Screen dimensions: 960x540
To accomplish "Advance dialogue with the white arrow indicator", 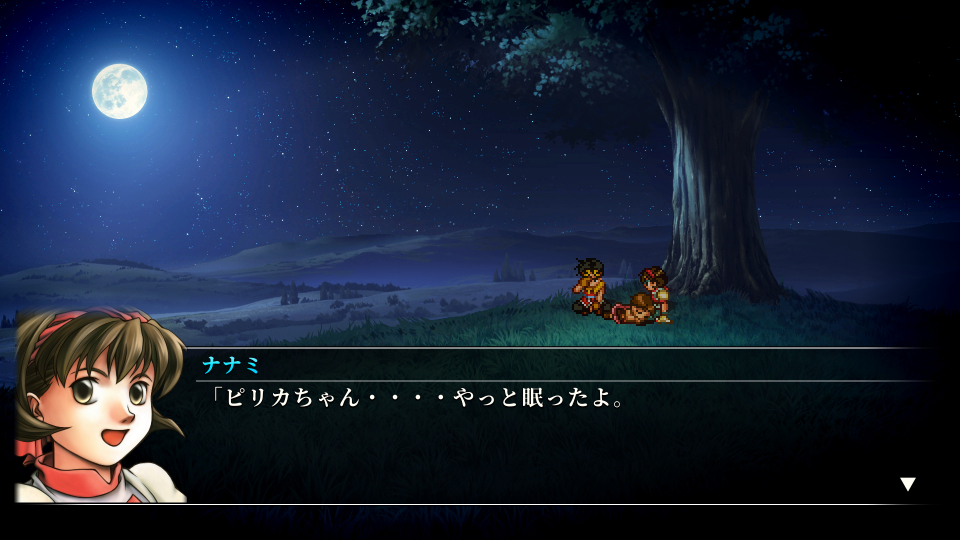I will 907,484.
